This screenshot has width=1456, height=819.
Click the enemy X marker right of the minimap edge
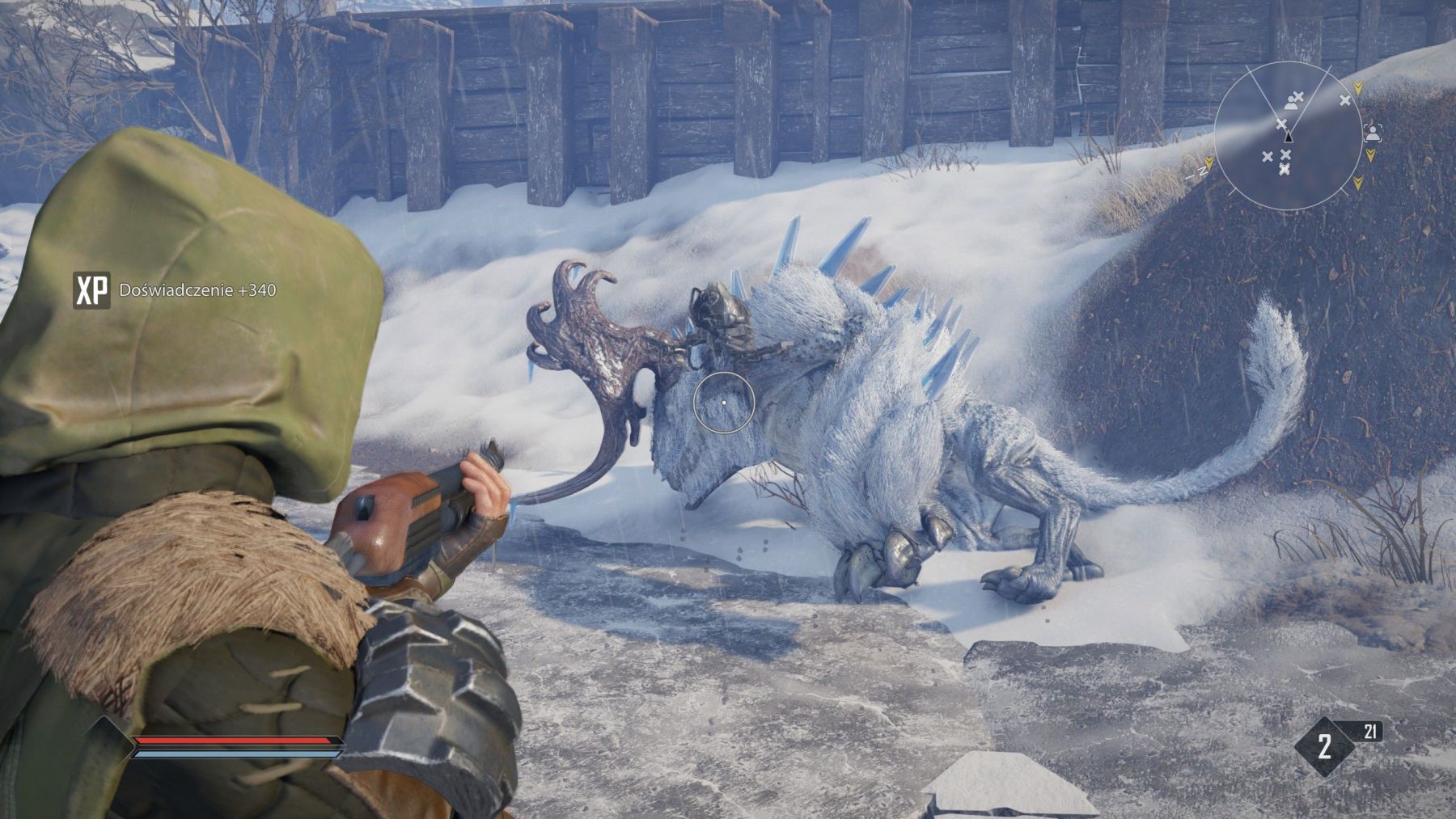tap(1344, 100)
